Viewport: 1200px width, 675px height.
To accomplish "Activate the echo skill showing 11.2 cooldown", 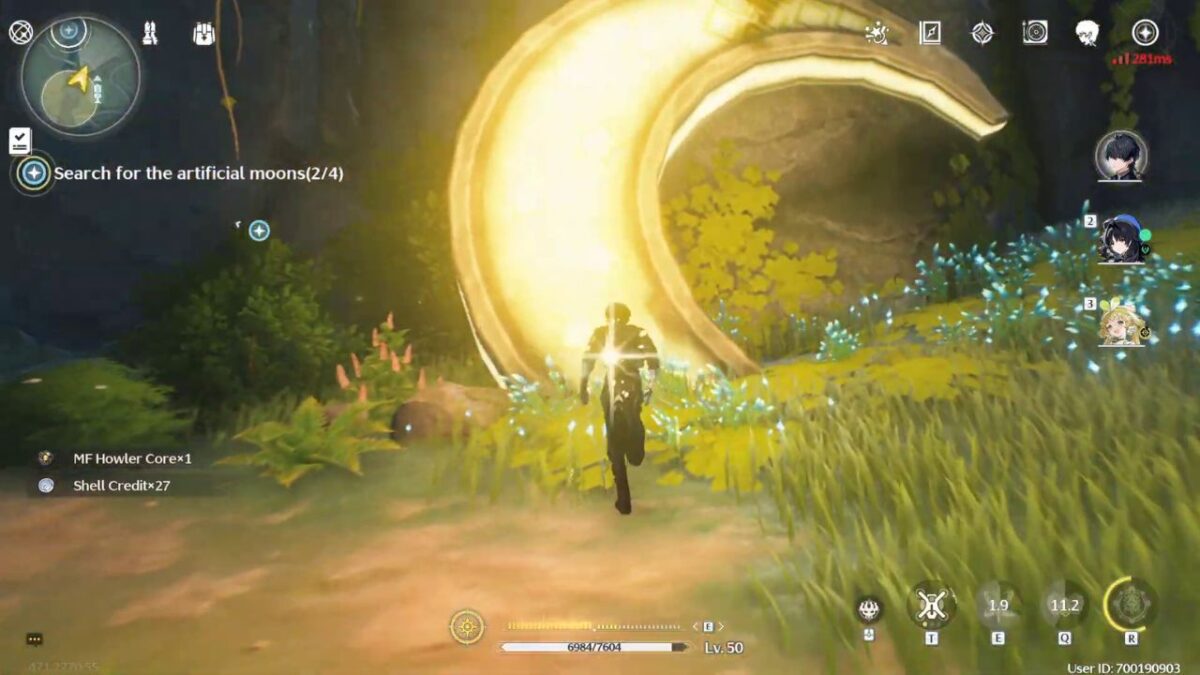I will tap(1064, 605).
